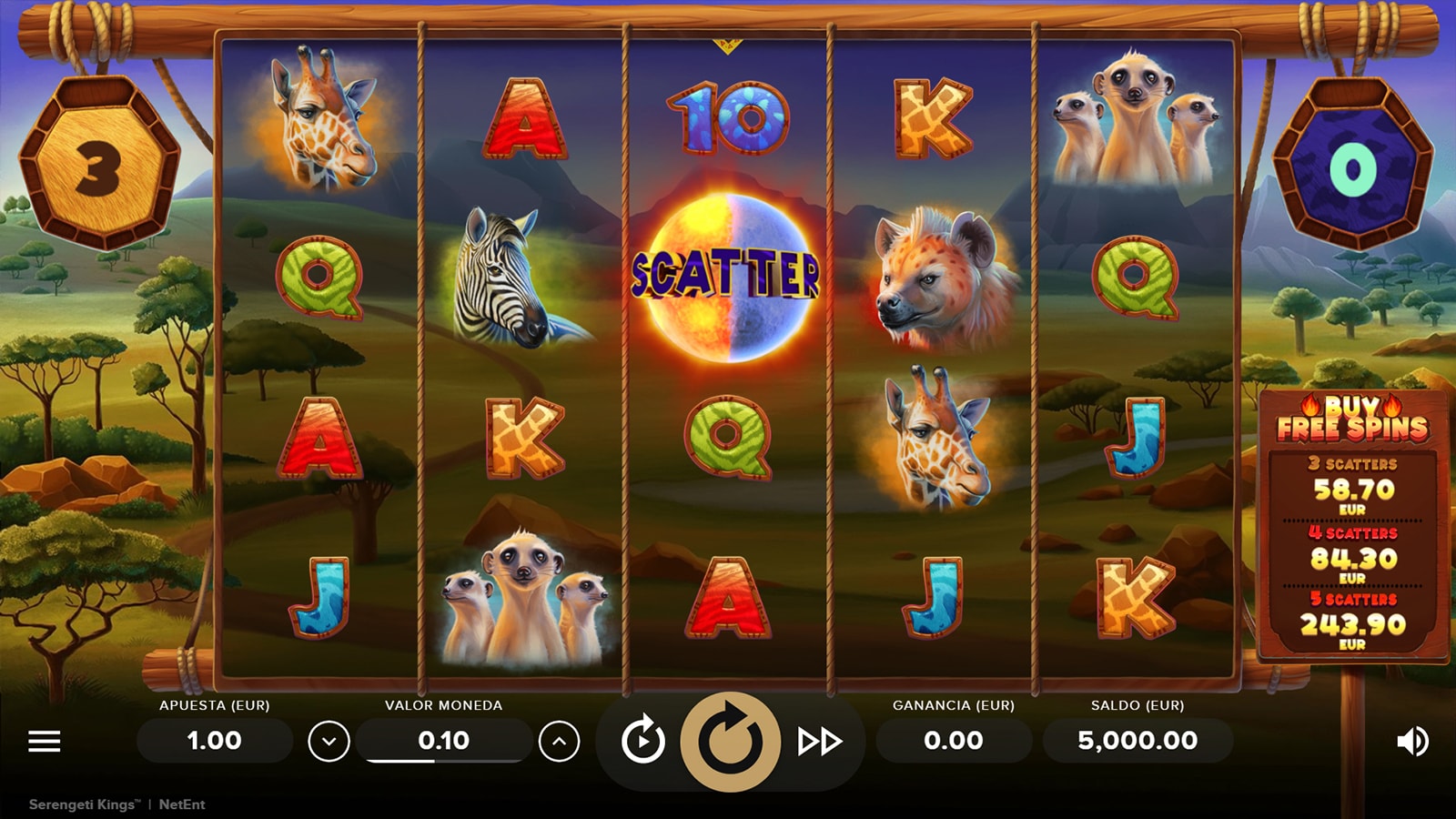Viewport: 1456px width, 819px height.
Task: Buy free spins with 5 scatters
Action: click(x=1353, y=621)
